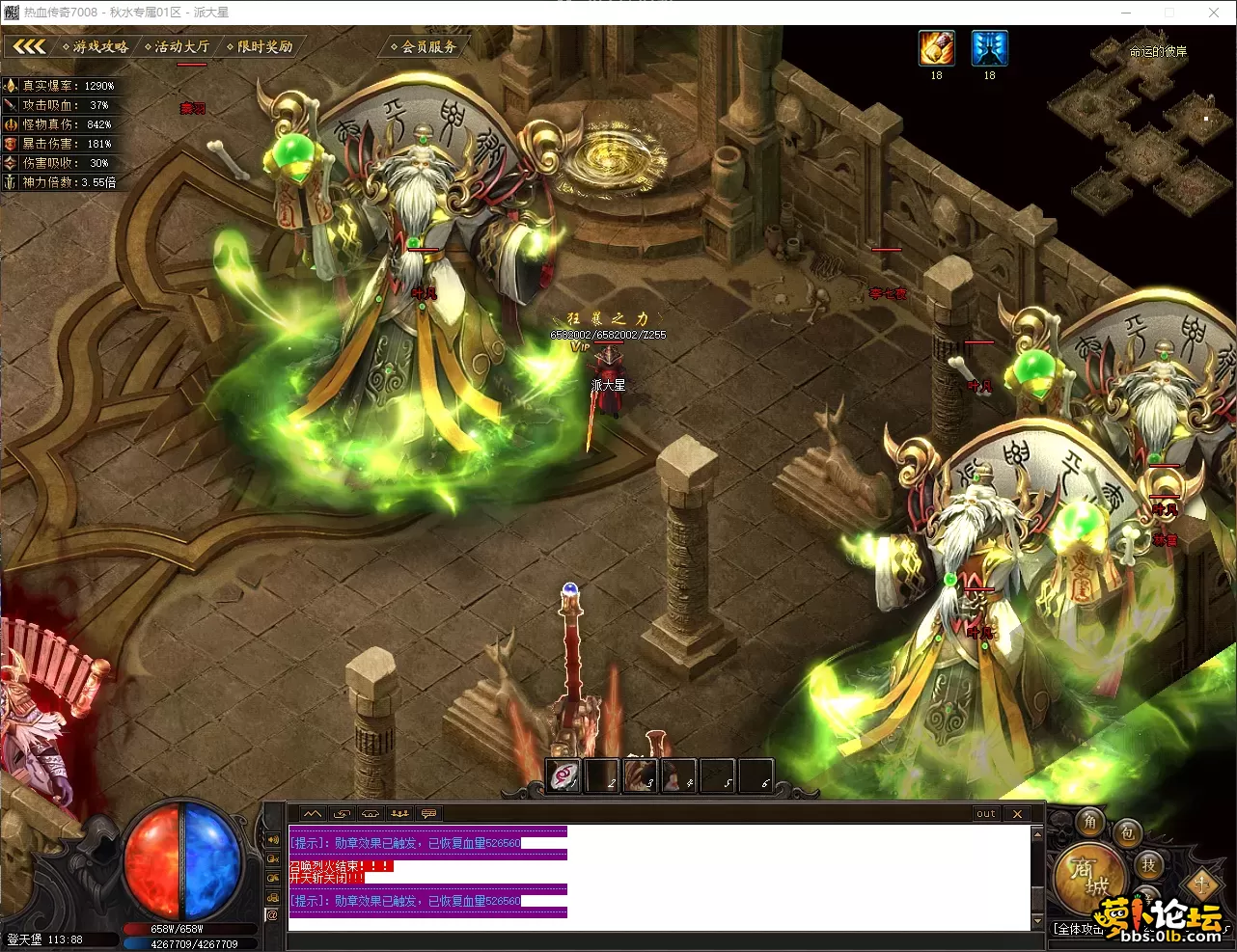Open the bag (包) inventory
1237x952 pixels.
click(1127, 832)
